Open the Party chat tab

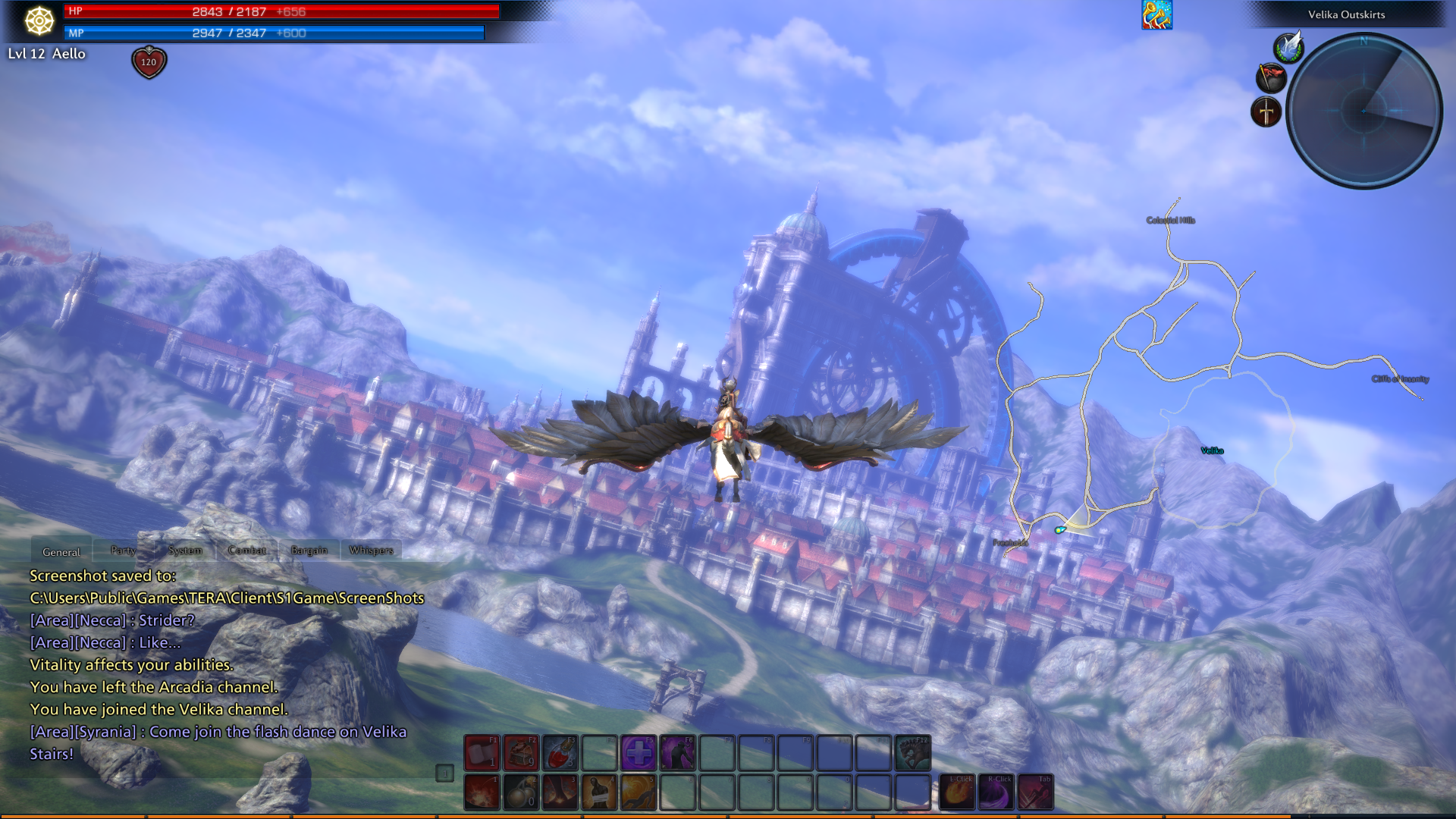click(x=123, y=551)
